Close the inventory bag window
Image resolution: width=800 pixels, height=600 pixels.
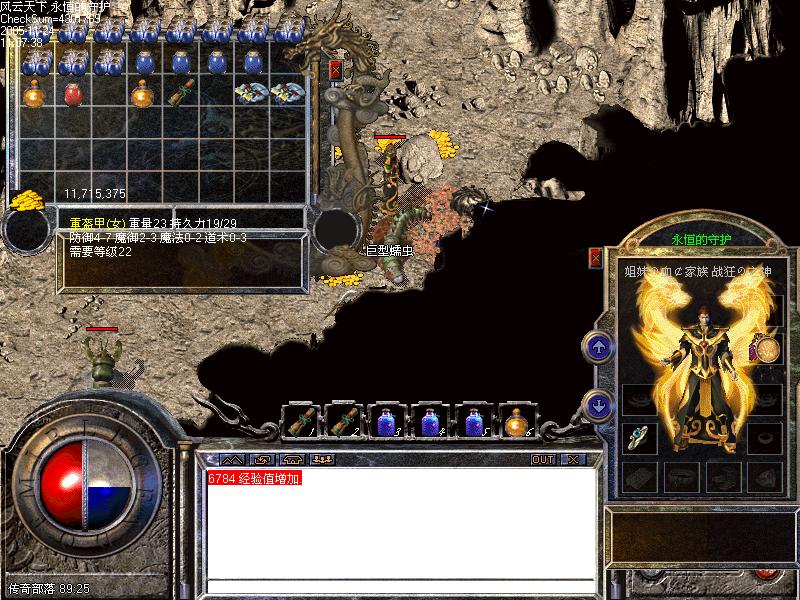pos(336,70)
